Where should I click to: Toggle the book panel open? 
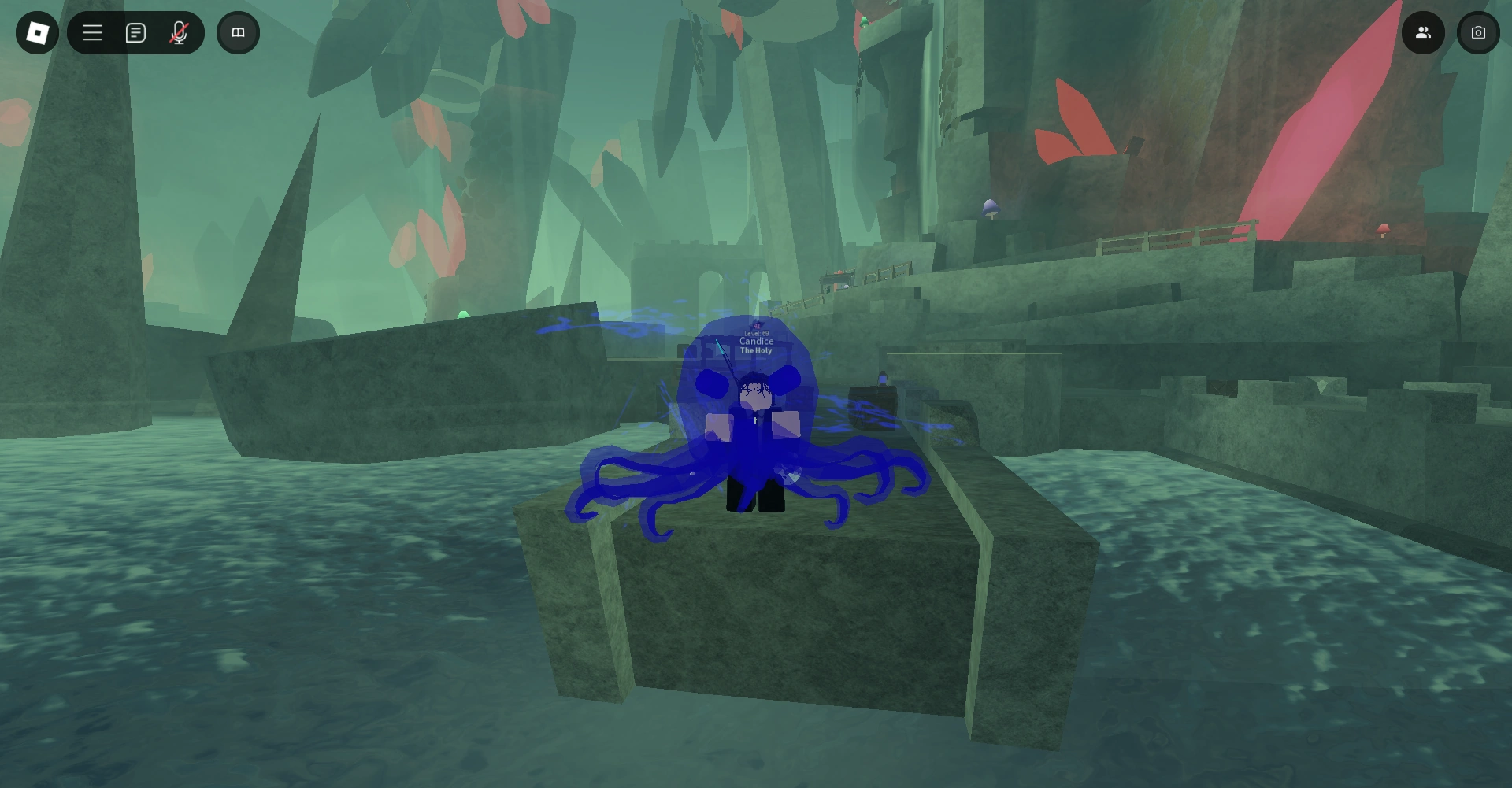pyautogui.click(x=238, y=32)
